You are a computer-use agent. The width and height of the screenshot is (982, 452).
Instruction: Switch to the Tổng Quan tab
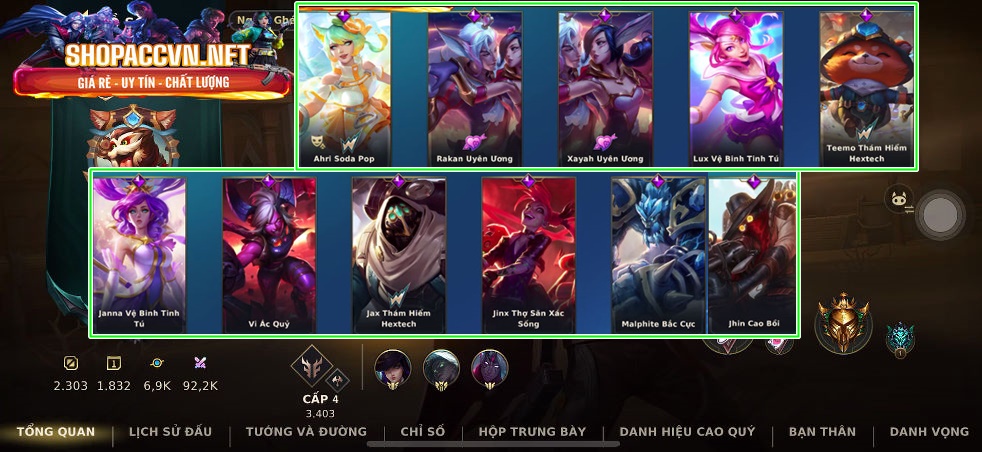click(56, 432)
